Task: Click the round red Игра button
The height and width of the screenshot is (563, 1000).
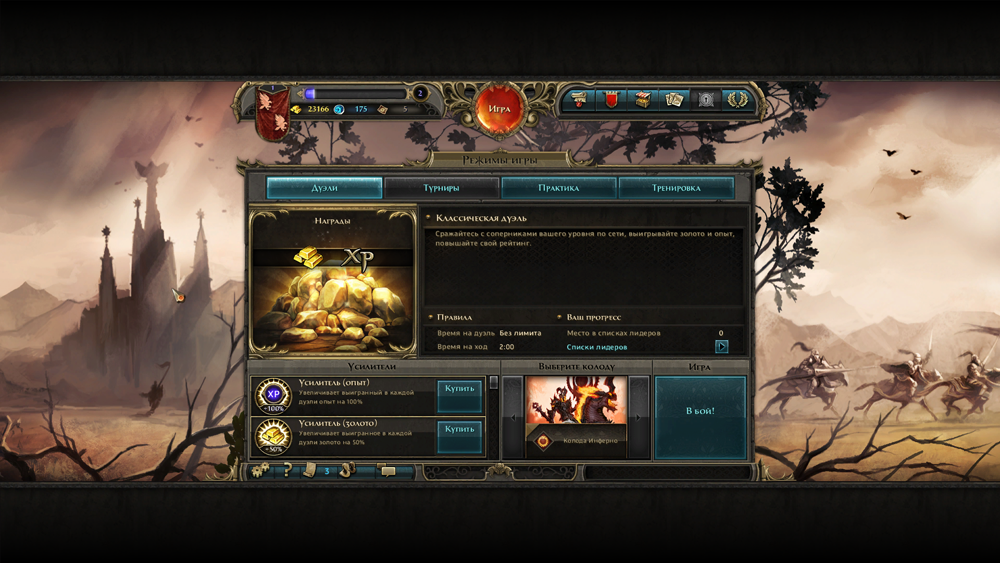Action: pos(500,108)
